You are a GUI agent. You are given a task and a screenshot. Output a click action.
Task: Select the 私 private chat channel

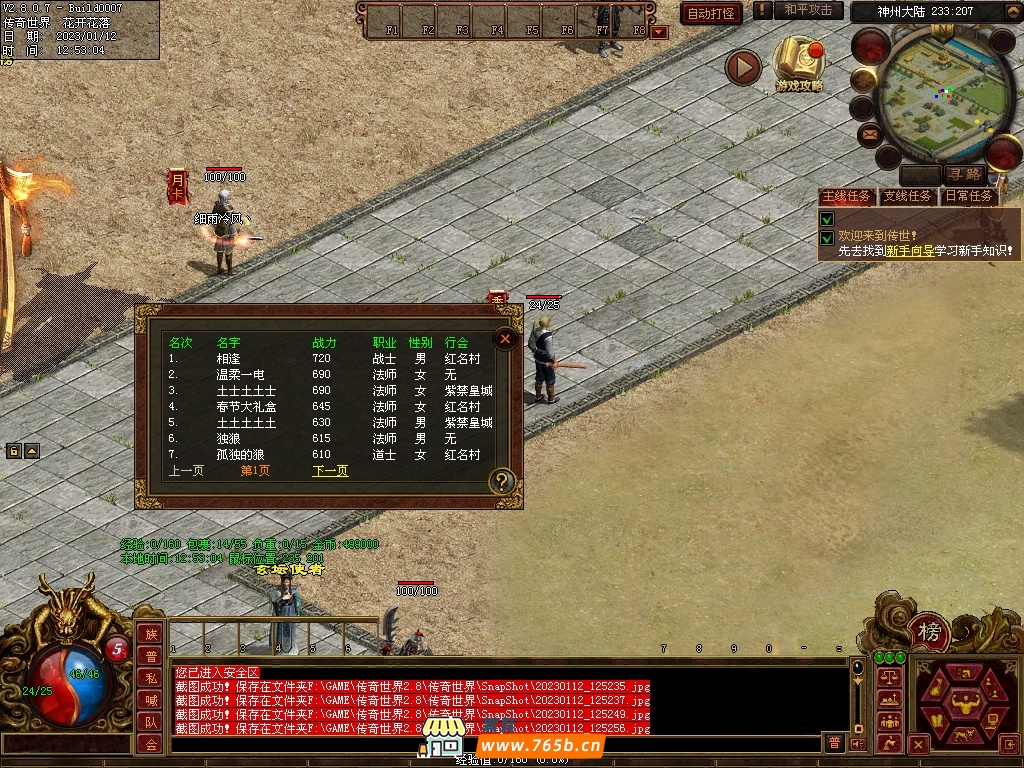click(x=150, y=677)
